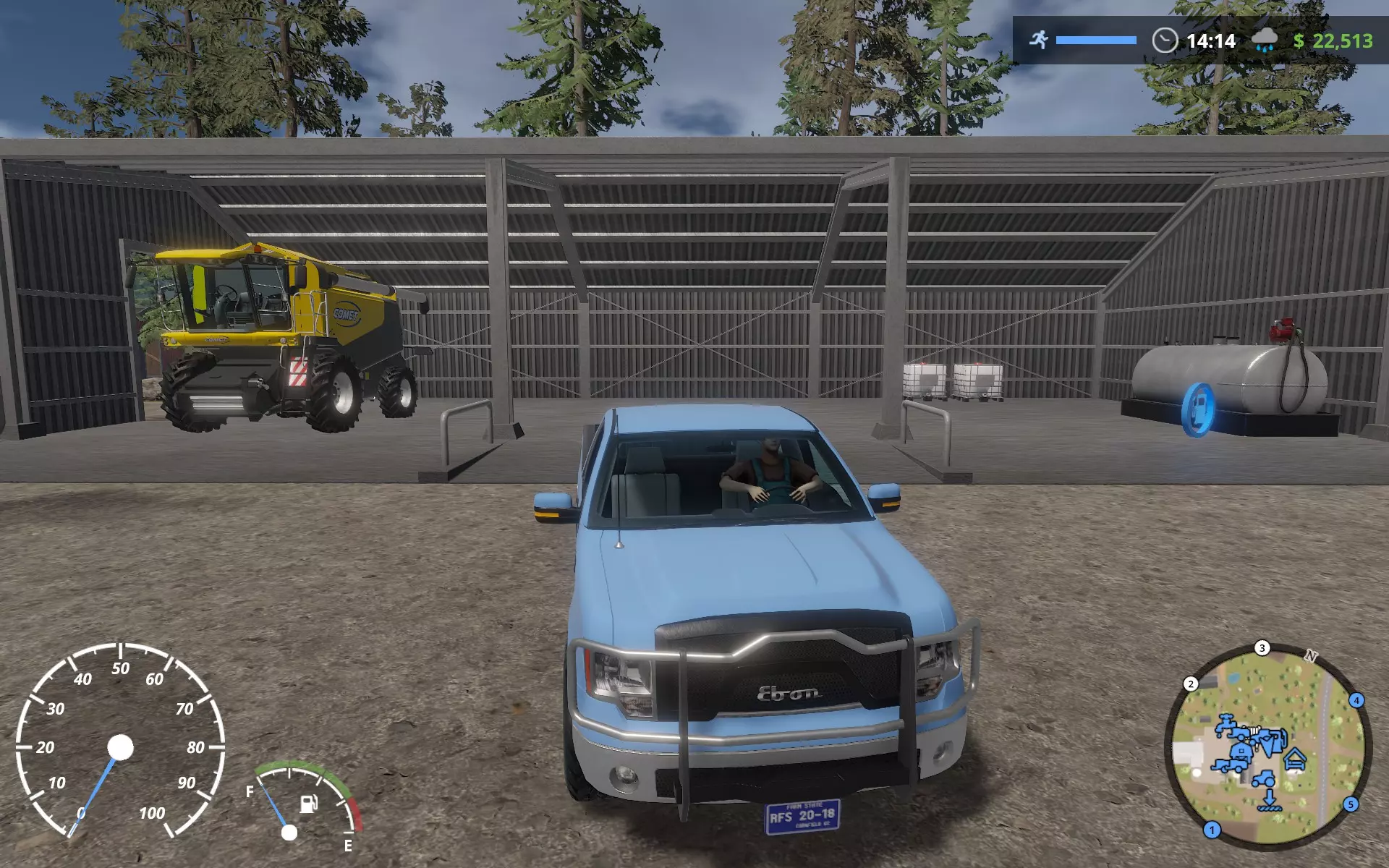Click the fuel pump icon on the fuel gauge
This screenshot has width=1389, height=868.
(x=309, y=803)
